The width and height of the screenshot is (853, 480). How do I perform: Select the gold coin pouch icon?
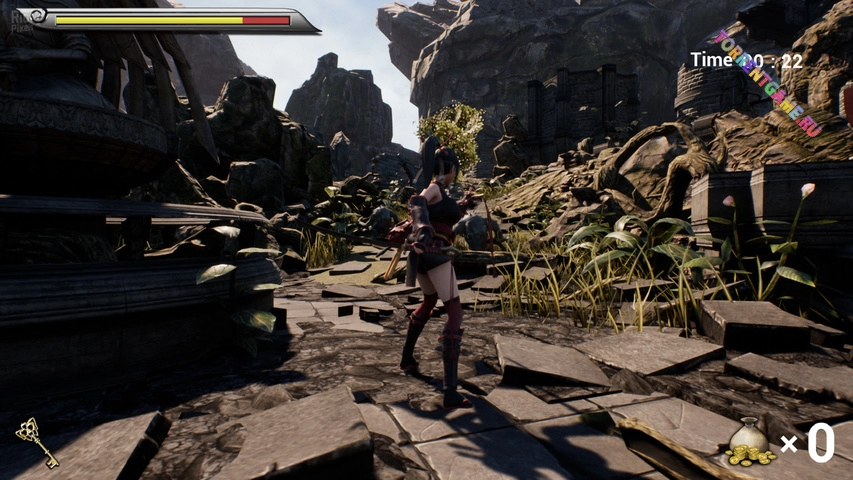749,443
